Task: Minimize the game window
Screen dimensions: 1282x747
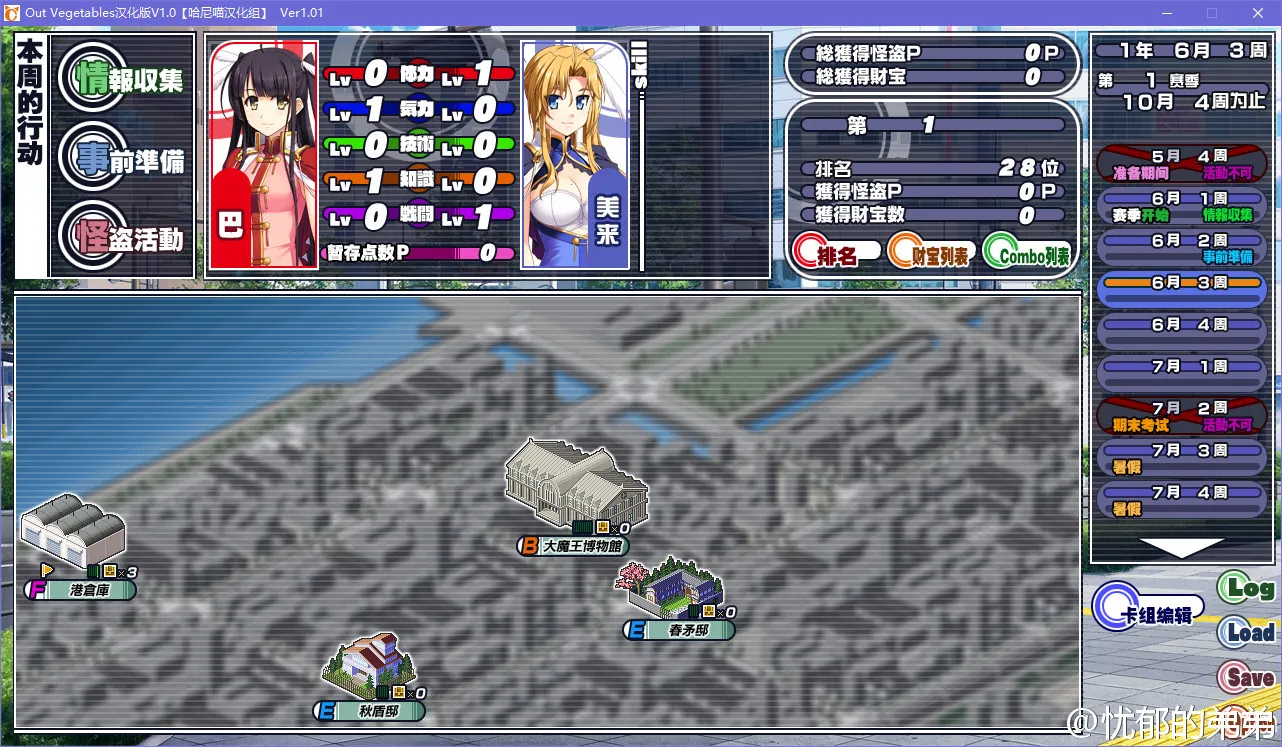Action: (x=1165, y=13)
